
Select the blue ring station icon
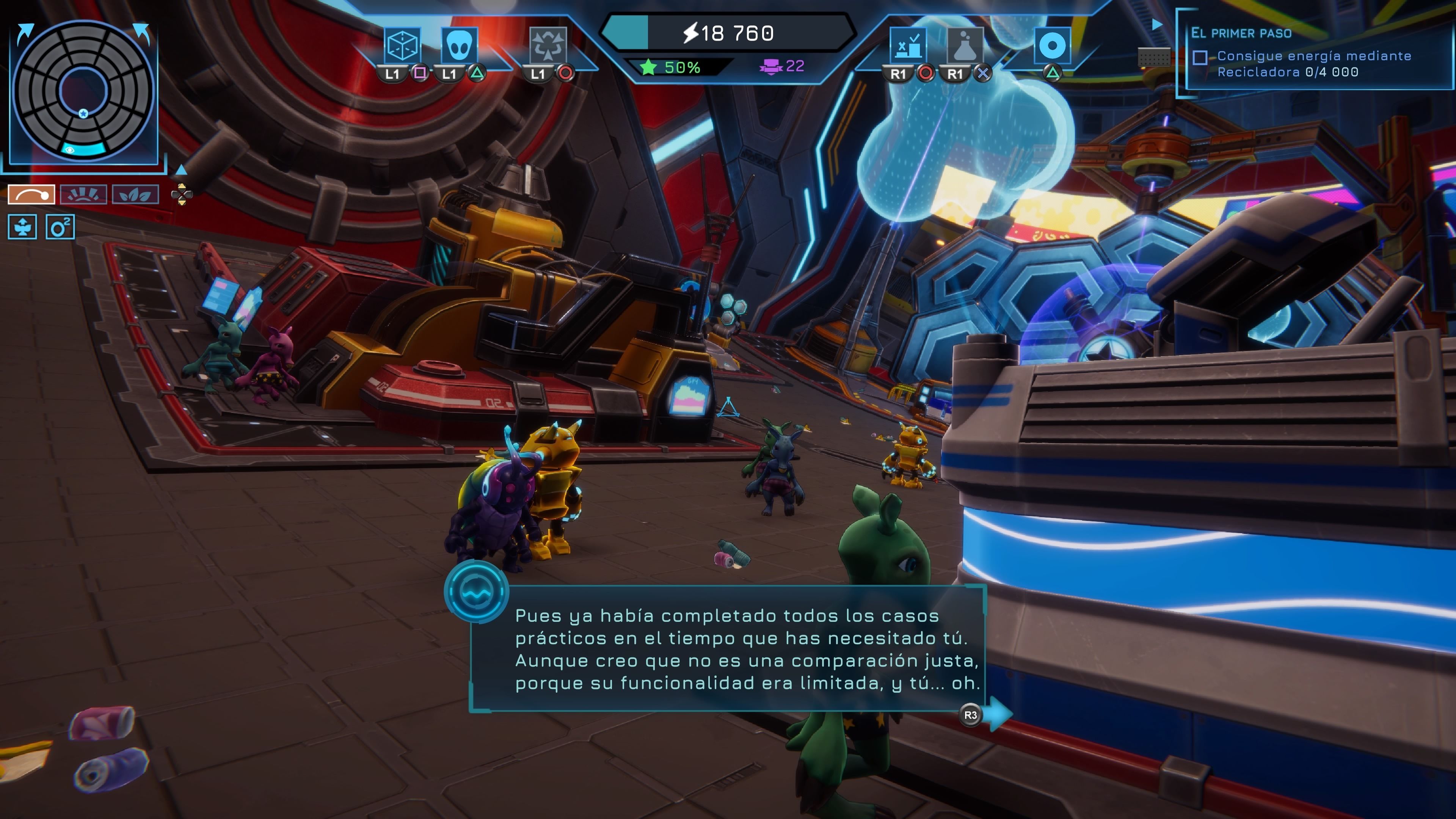point(1052,45)
